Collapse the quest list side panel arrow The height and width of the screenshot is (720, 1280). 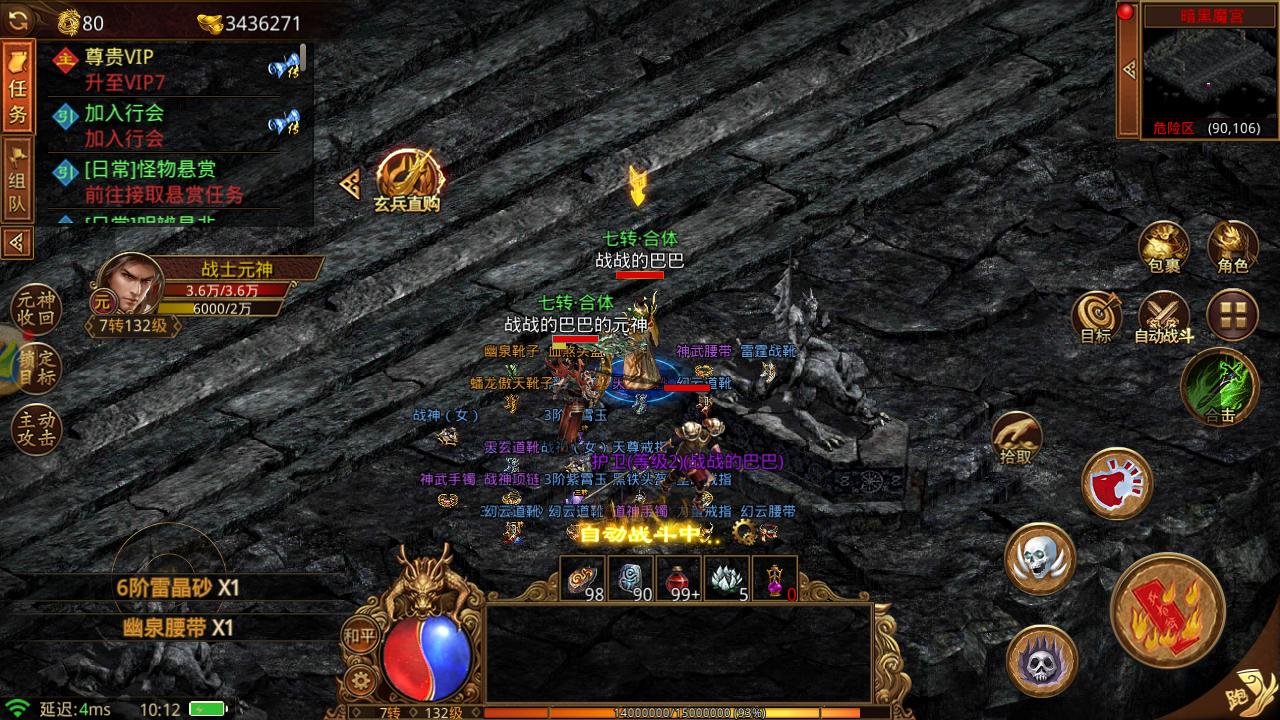tap(15, 240)
